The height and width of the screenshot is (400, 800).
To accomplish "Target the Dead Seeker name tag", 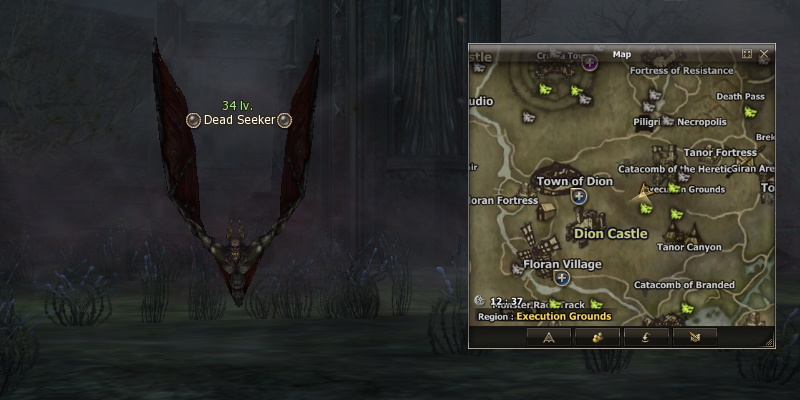I will pos(238,120).
